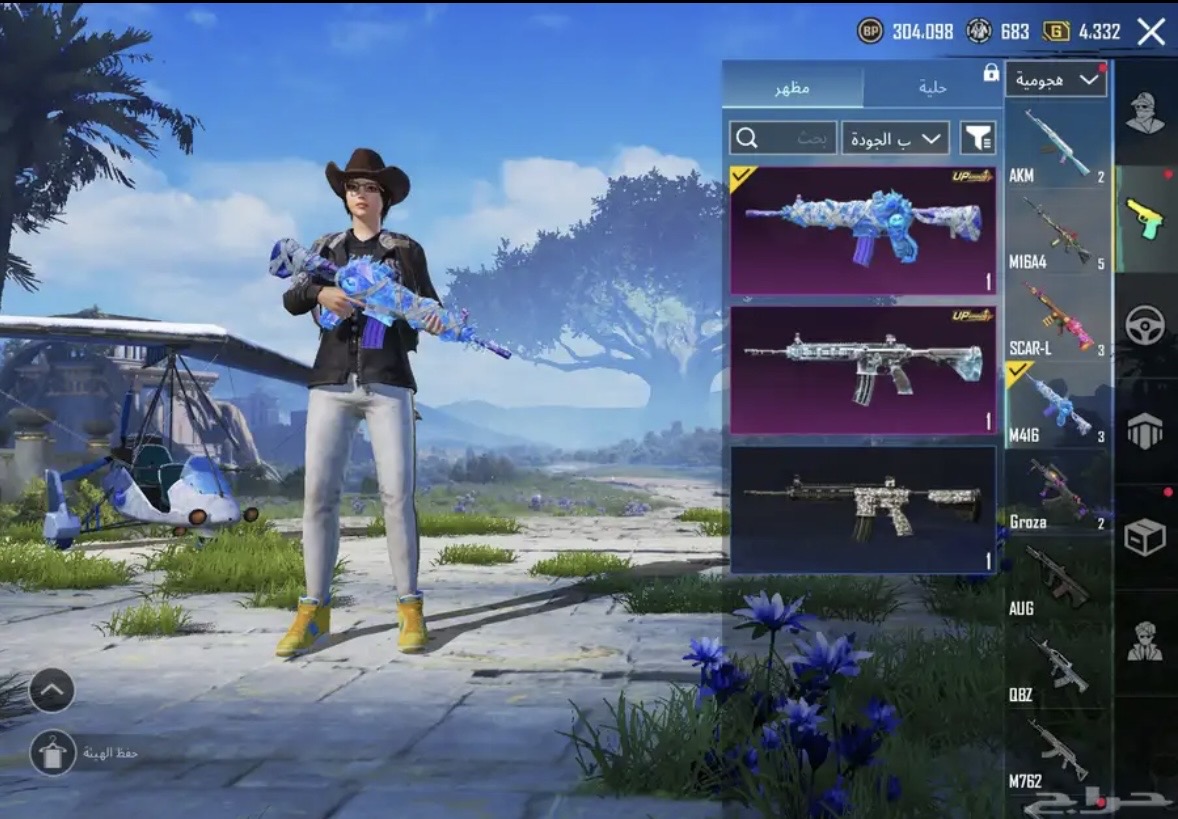The height and width of the screenshot is (819, 1178).
Task: Choose Groza in the weapon list
Action: (1057, 492)
